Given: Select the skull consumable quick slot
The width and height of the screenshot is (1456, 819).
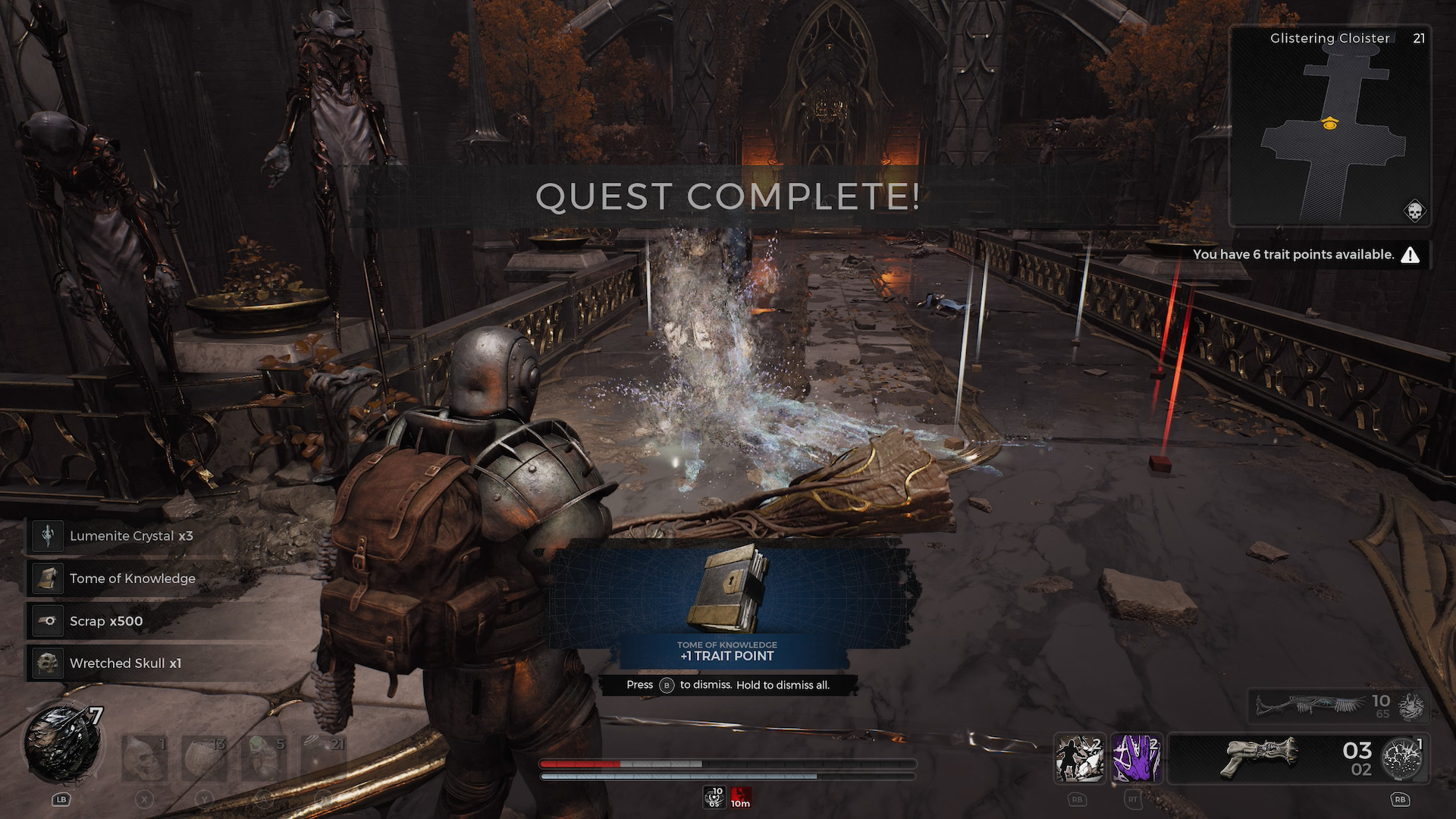Looking at the screenshot, I should [x=144, y=758].
